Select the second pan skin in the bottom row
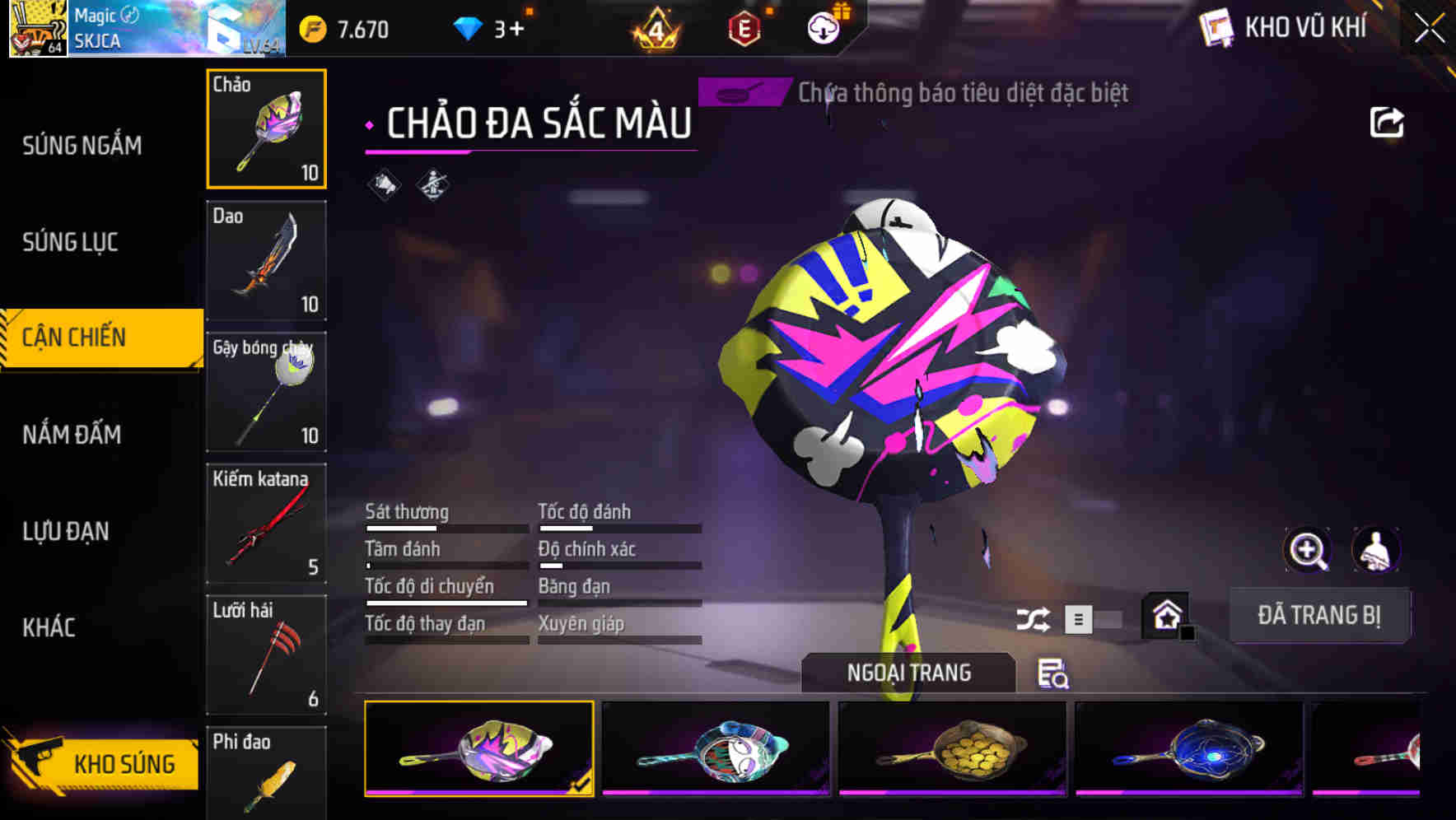Viewport: 1456px width, 820px height. 715,748
